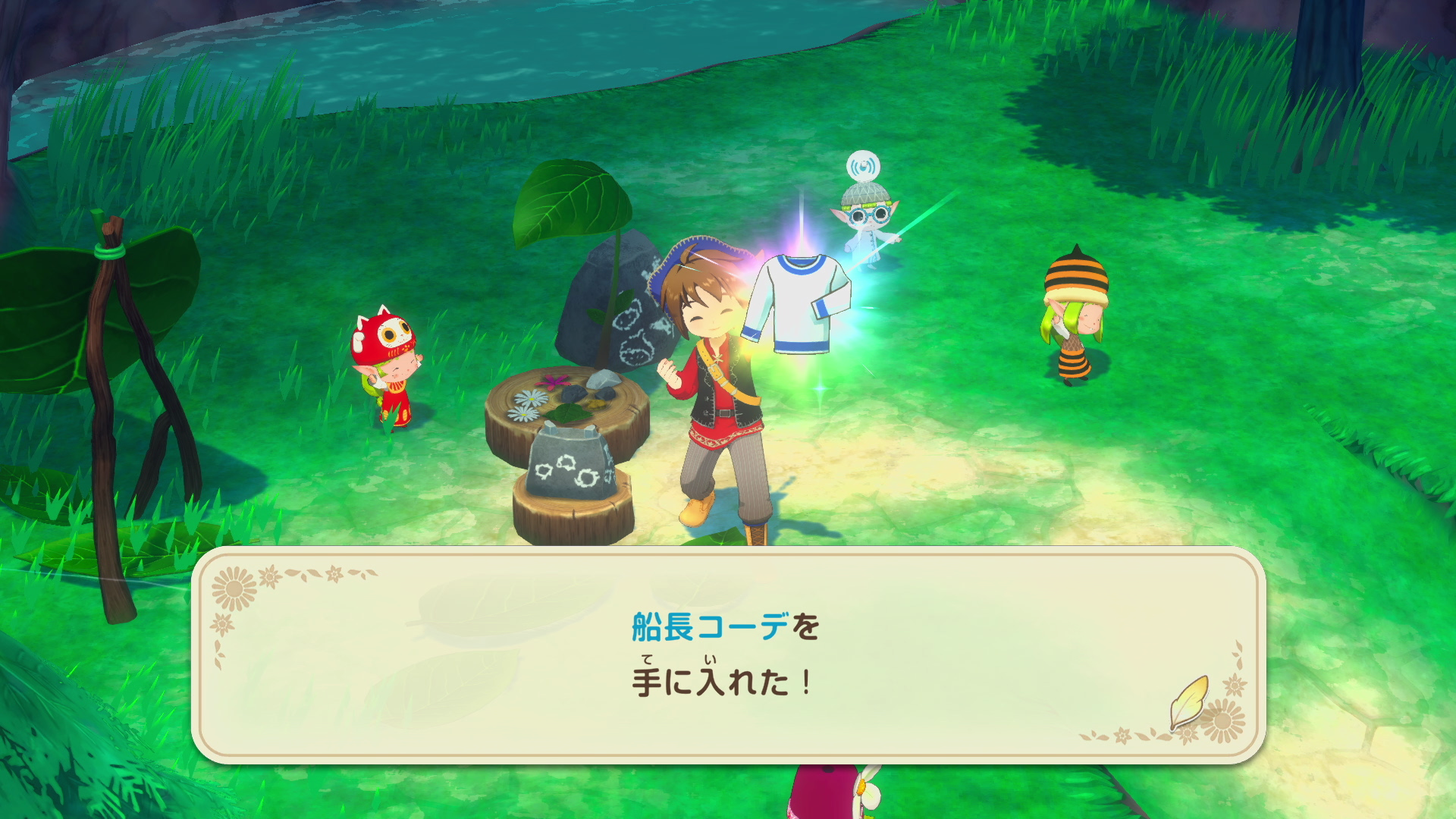Screen dimensions: 1456x819
Task: Click the glowing speech bubble above the sprite's hat
Action: pyautogui.click(x=864, y=166)
